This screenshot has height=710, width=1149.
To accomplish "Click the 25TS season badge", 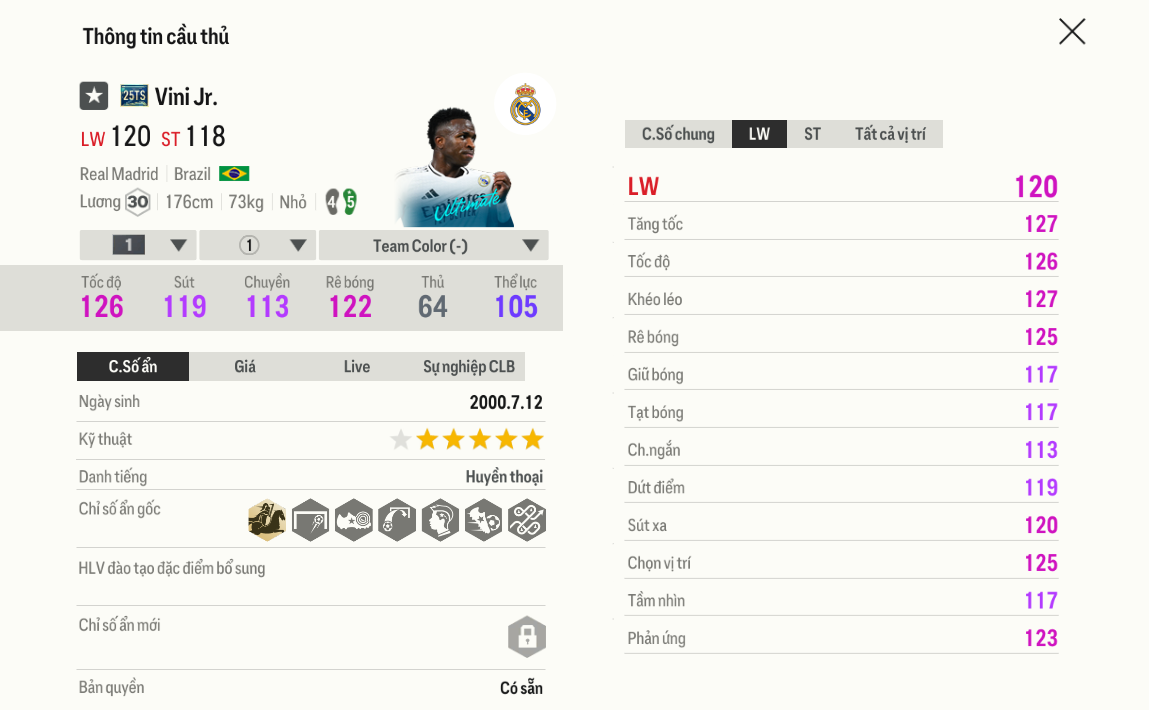I will [x=134, y=96].
